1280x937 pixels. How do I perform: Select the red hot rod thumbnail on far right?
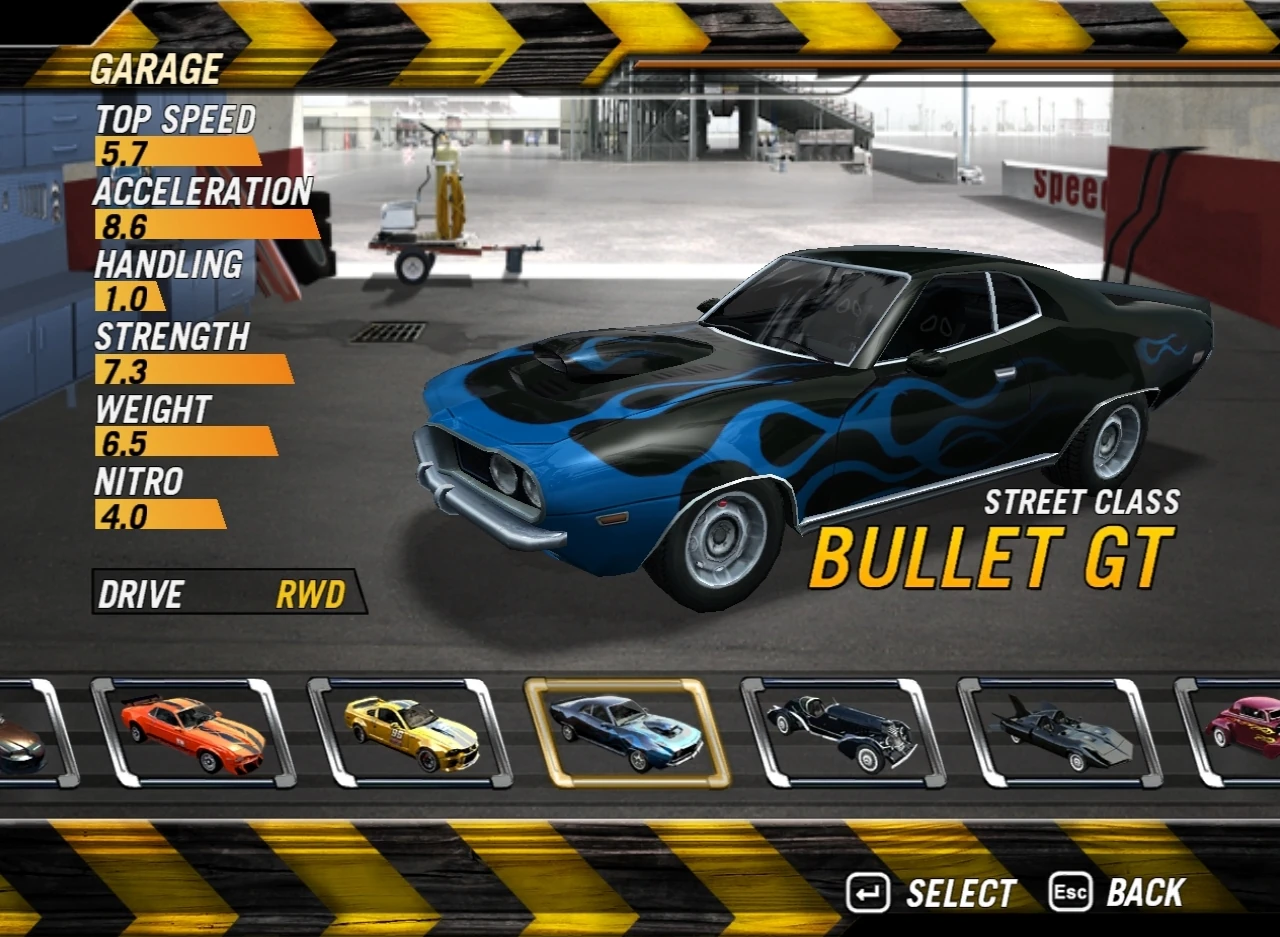tap(1250, 737)
